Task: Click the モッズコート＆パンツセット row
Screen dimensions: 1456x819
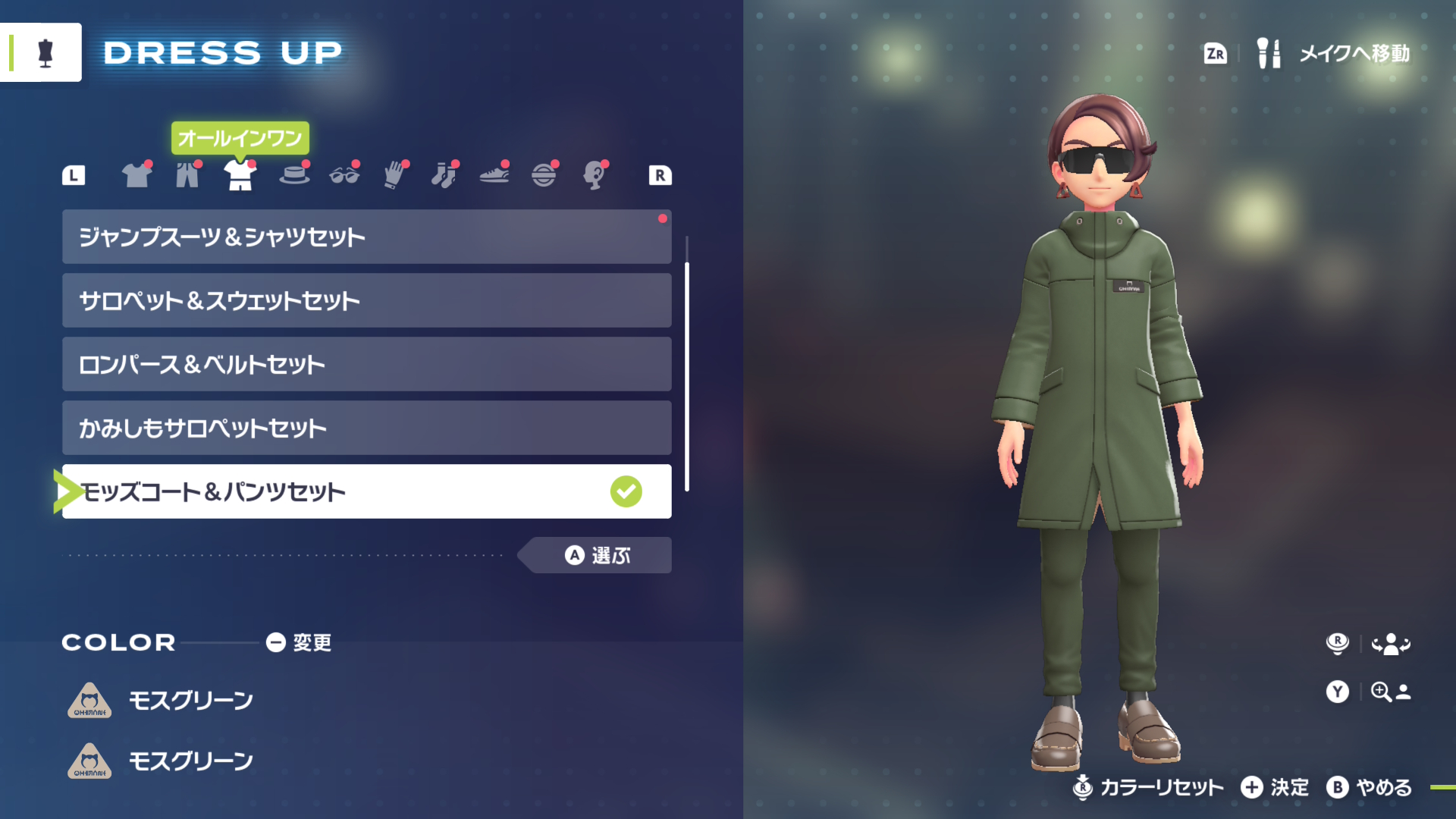Action: click(366, 492)
